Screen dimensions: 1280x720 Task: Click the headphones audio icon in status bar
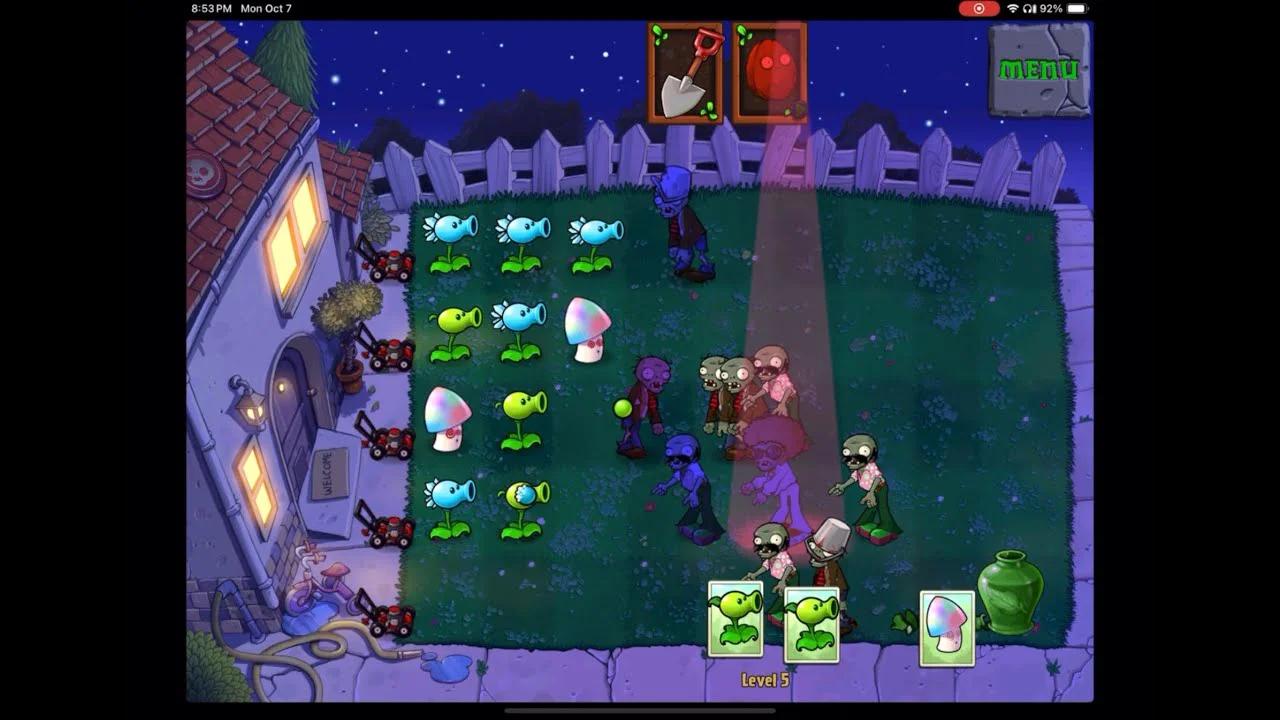pyautogui.click(x=1027, y=8)
